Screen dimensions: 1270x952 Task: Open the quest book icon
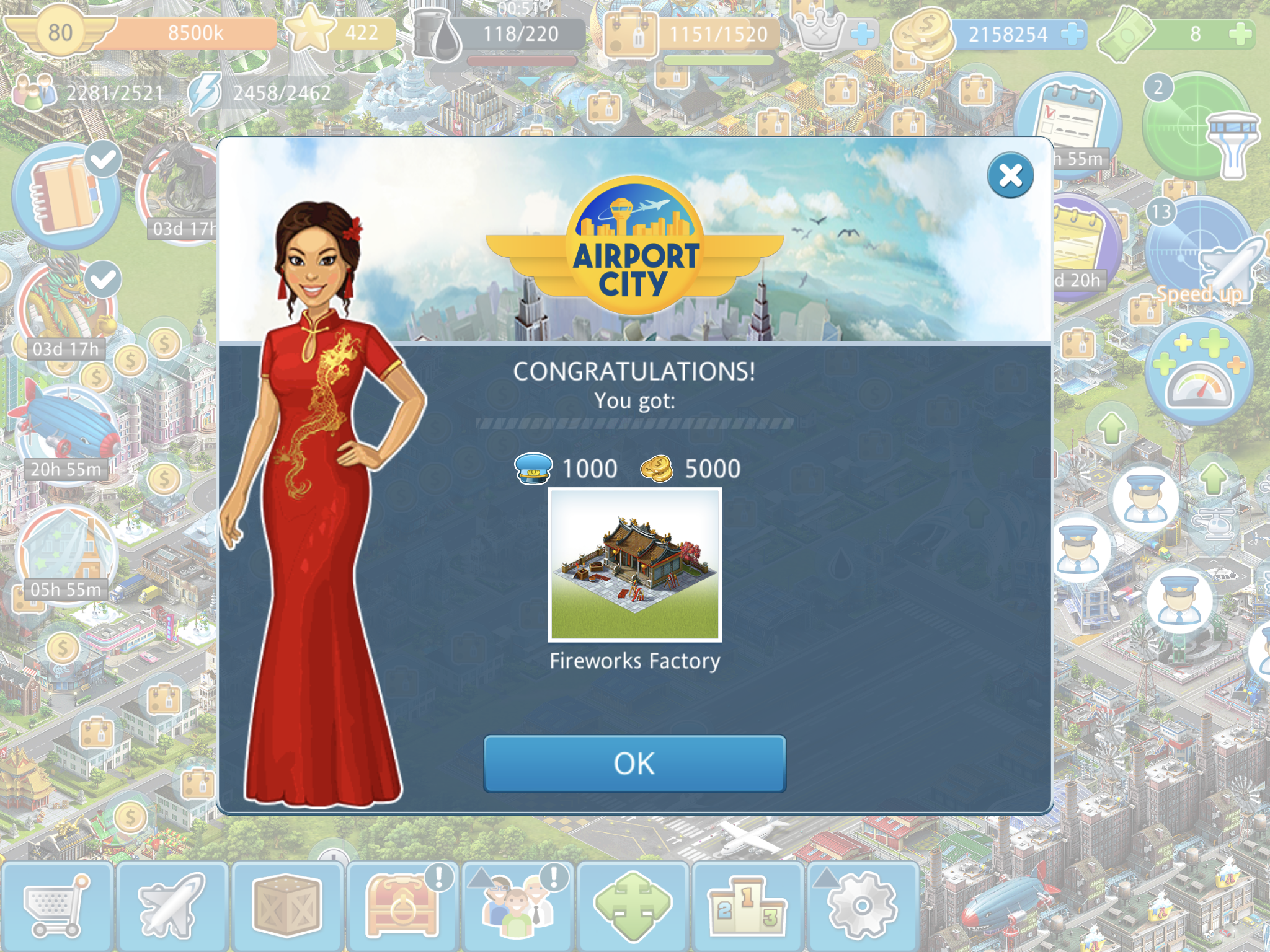point(65,195)
